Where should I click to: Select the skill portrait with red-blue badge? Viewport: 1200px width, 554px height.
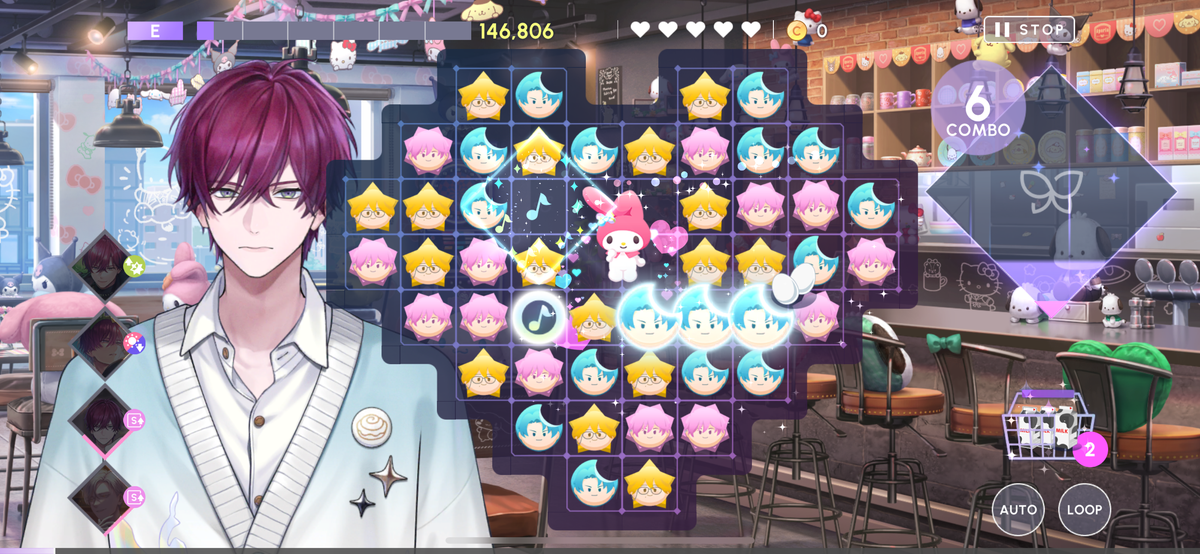tap(104, 343)
